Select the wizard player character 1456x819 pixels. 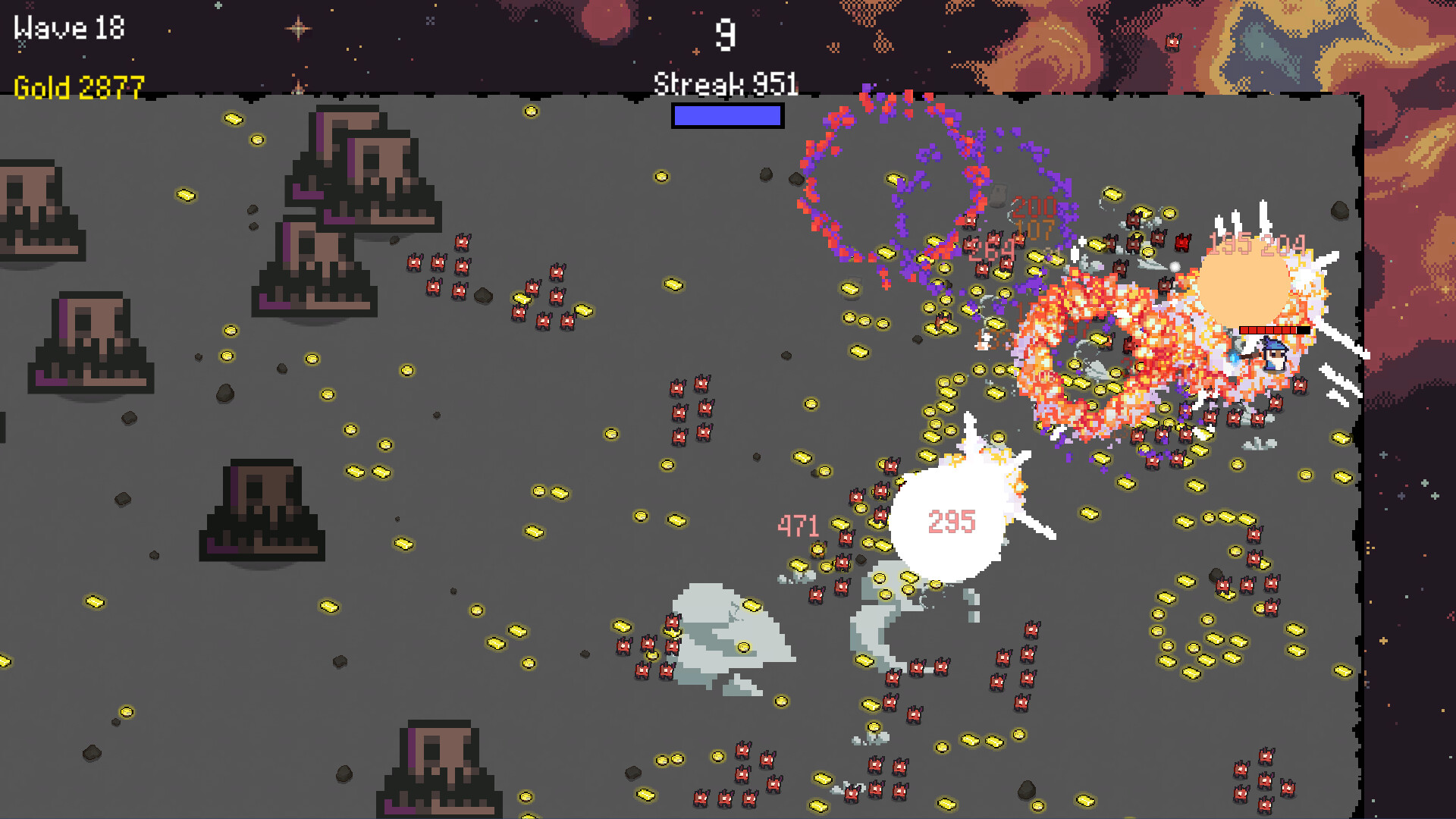click(x=1274, y=355)
